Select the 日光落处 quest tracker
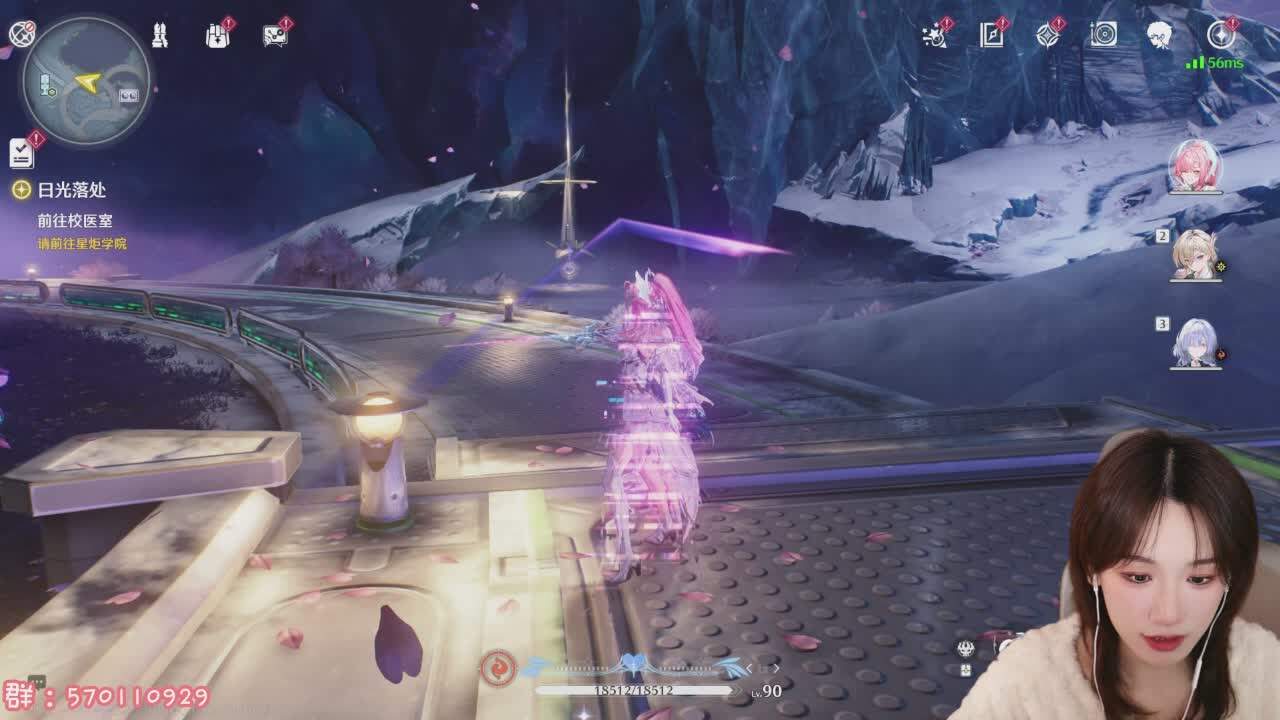 tap(71, 189)
